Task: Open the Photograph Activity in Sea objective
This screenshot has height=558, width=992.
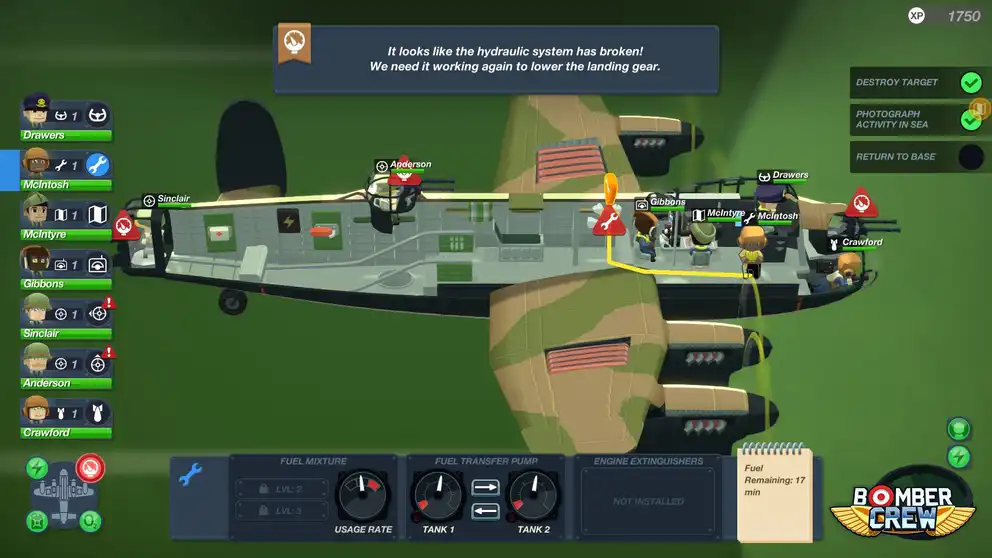Action: [x=916, y=120]
